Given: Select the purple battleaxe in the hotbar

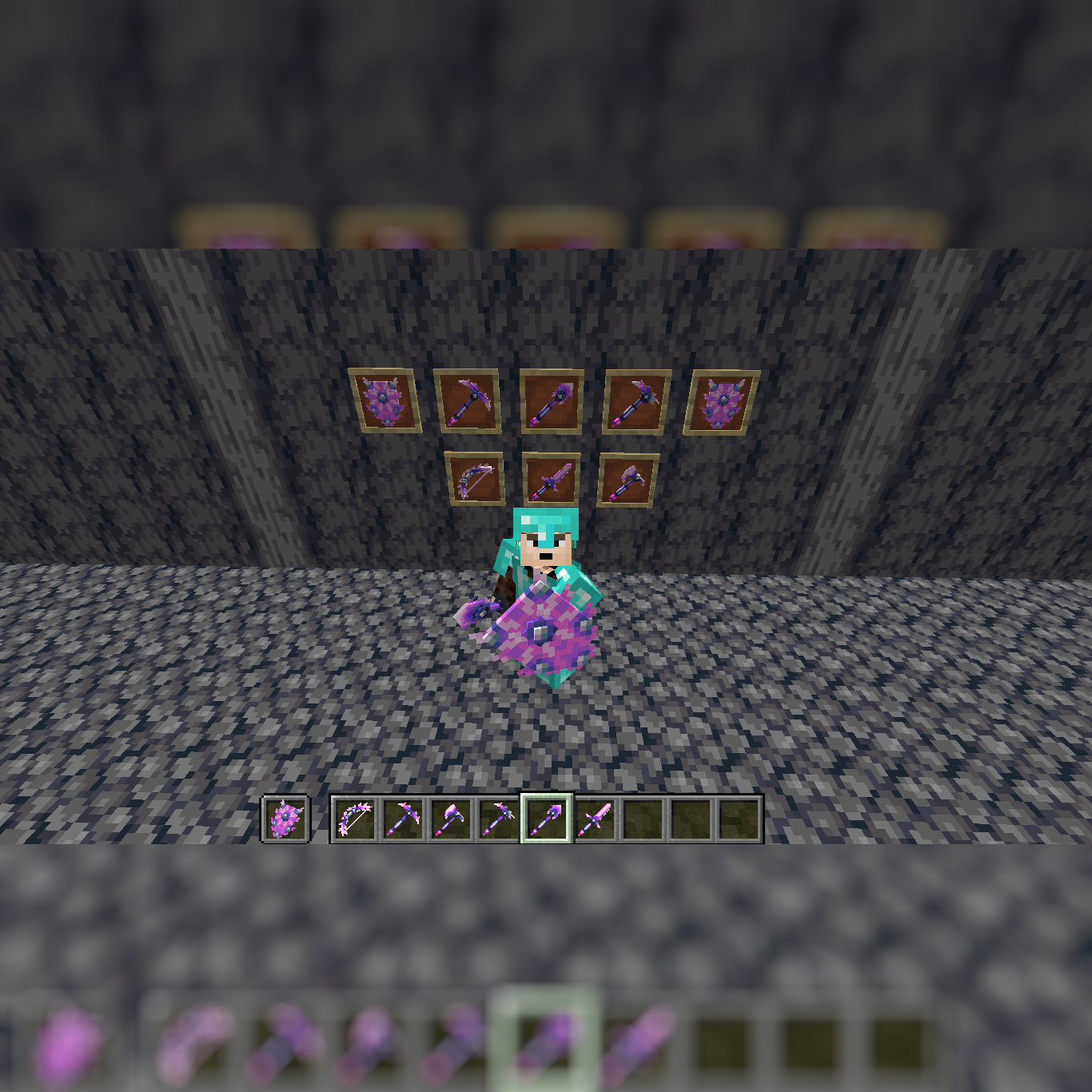Looking at the screenshot, I should [x=451, y=818].
